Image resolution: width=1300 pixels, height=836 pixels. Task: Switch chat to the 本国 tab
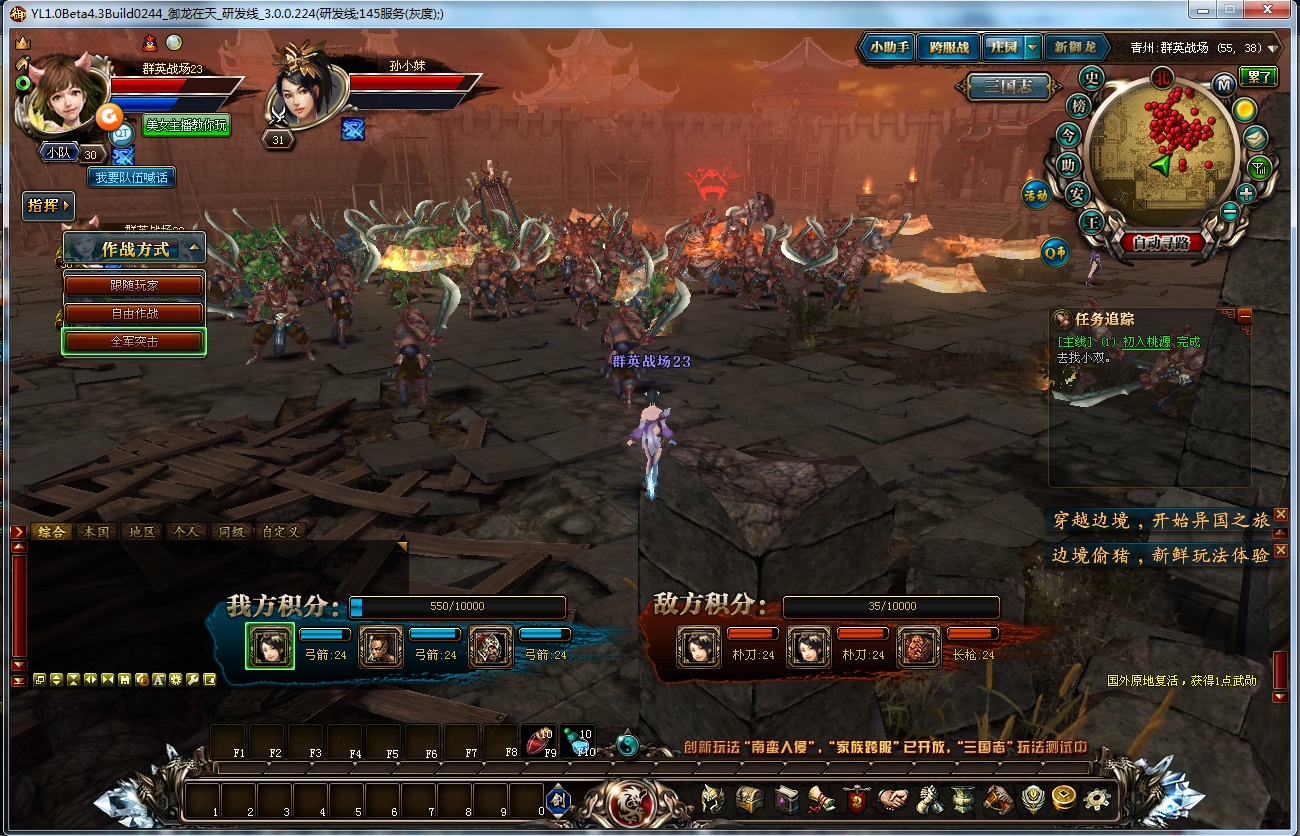(x=97, y=532)
